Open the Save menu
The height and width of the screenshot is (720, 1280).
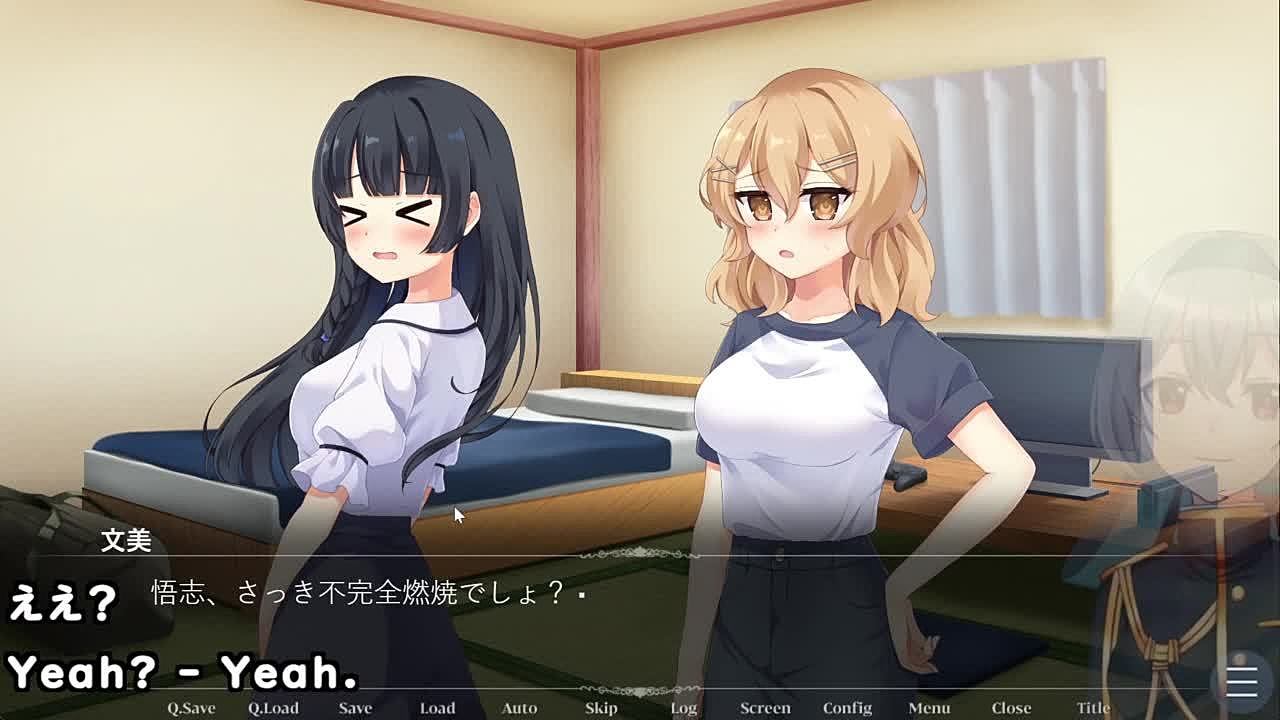(355, 707)
